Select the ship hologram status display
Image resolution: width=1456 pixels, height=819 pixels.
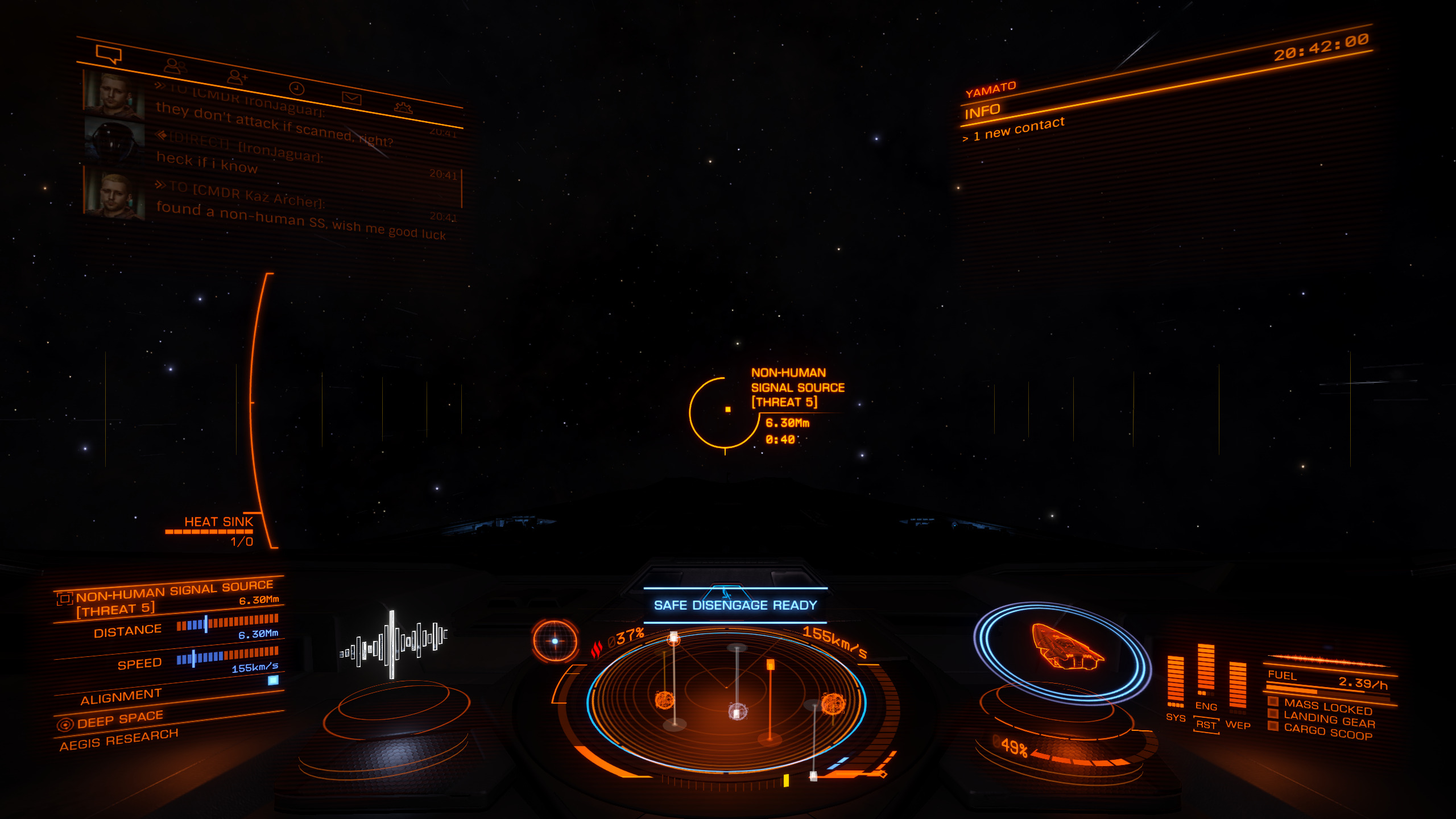[1064, 652]
